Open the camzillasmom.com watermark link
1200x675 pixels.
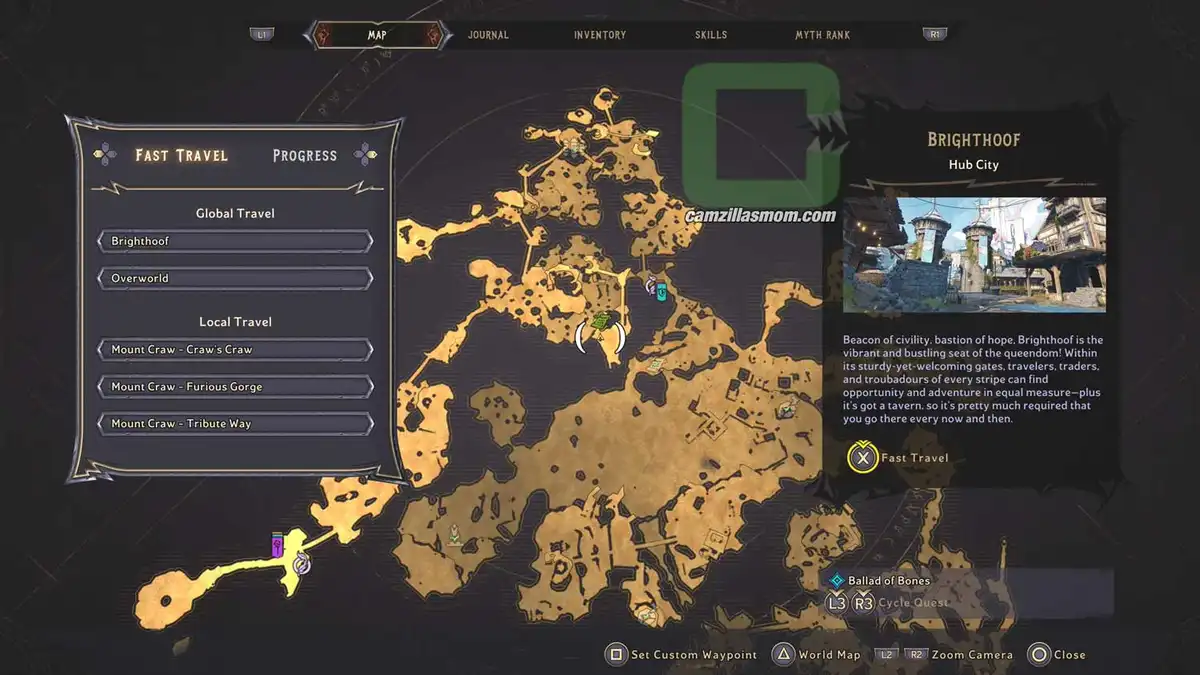pyautogui.click(x=761, y=215)
